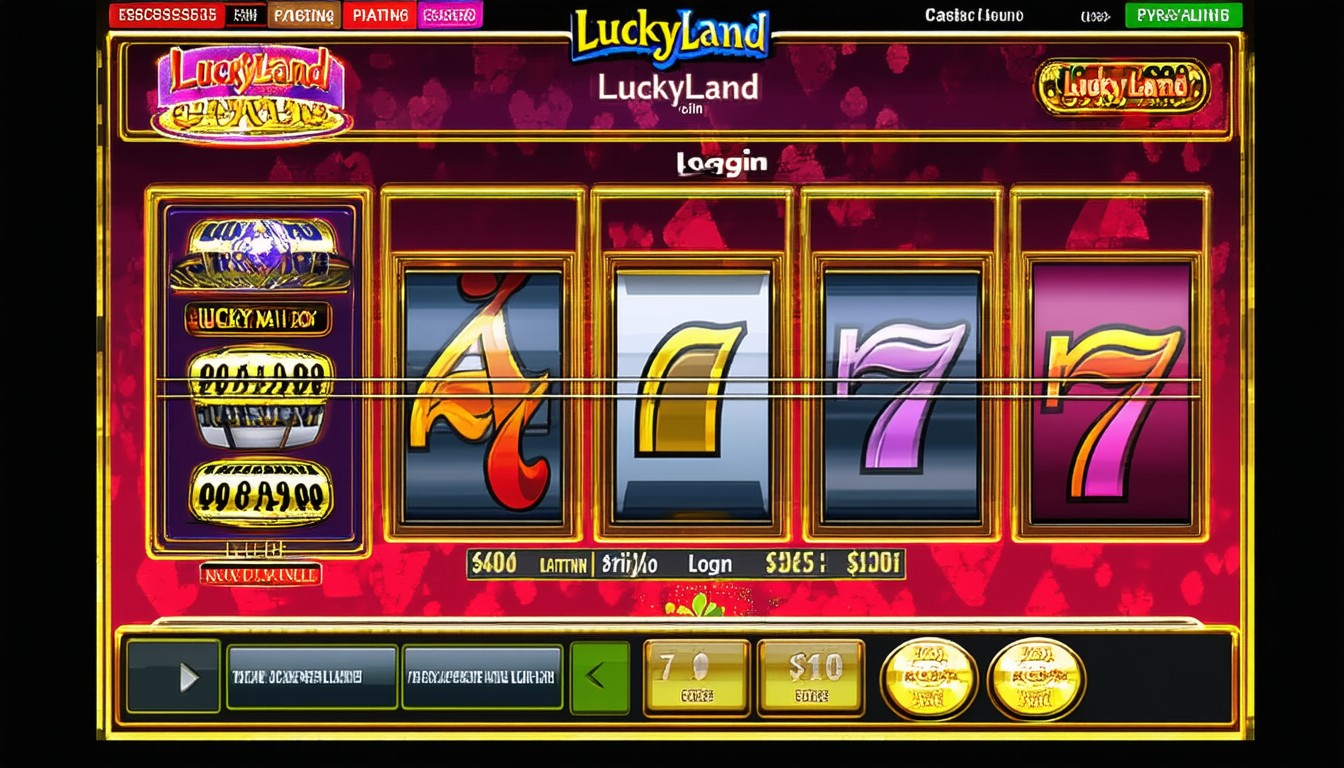The image size is (1344, 768).
Task: Choose the gold button showing 7
Action: pos(696,677)
